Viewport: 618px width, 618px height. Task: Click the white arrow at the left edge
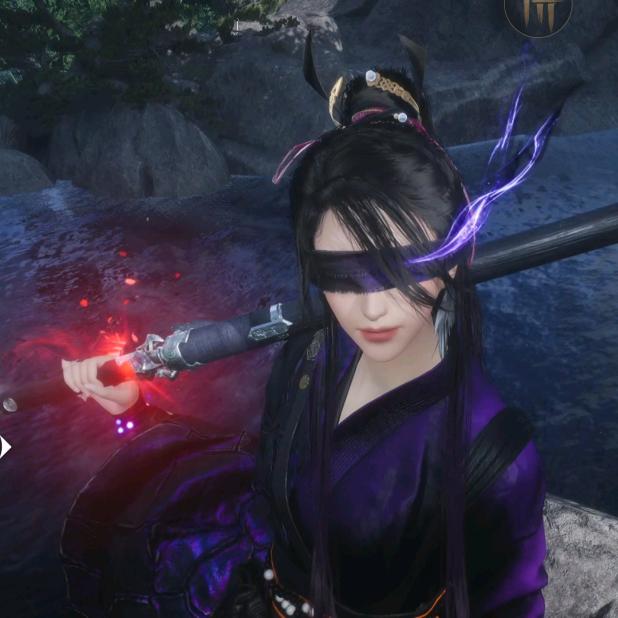coord(5,447)
